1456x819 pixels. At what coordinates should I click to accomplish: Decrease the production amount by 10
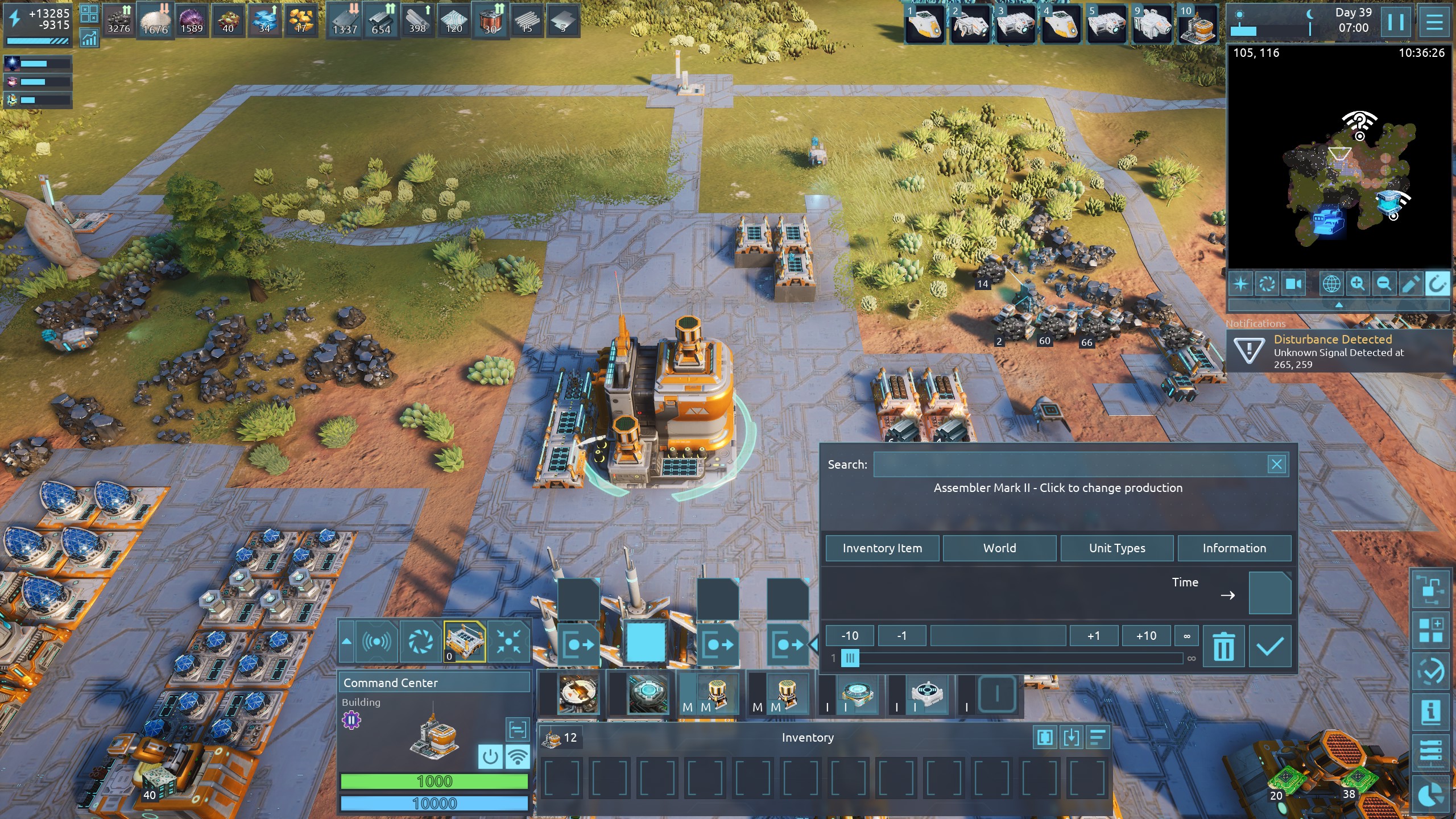coord(850,635)
